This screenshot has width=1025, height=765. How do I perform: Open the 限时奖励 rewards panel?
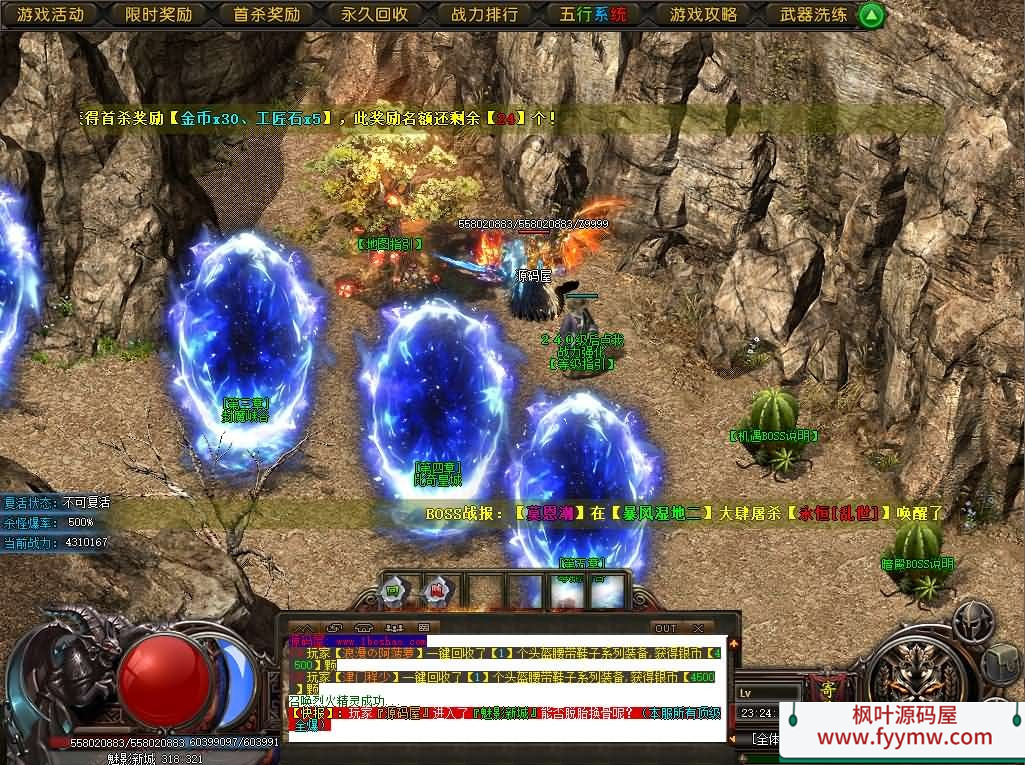click(159, 15)
